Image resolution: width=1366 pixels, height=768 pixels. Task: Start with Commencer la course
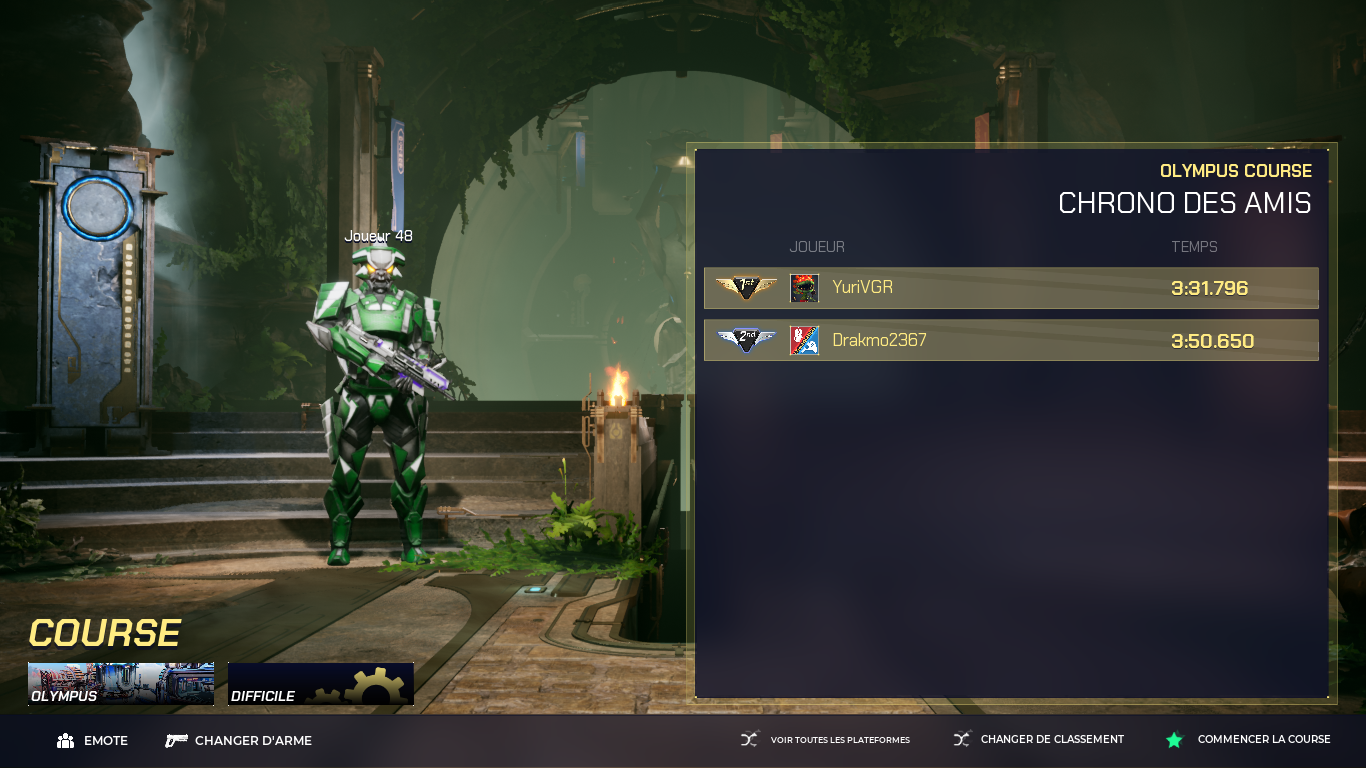pos(1248,740)
